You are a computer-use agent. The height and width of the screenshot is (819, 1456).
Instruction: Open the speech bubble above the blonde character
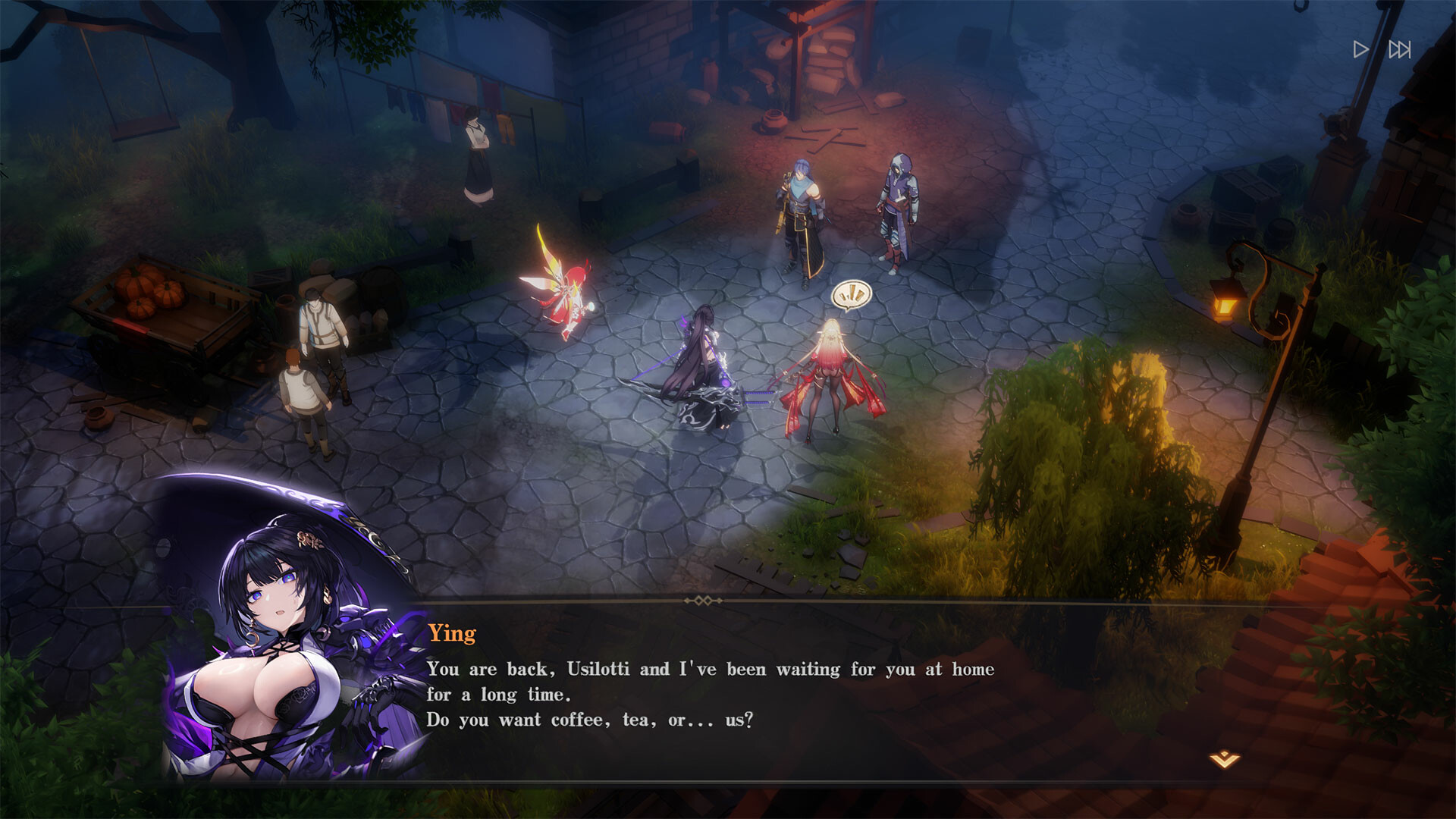853,294
